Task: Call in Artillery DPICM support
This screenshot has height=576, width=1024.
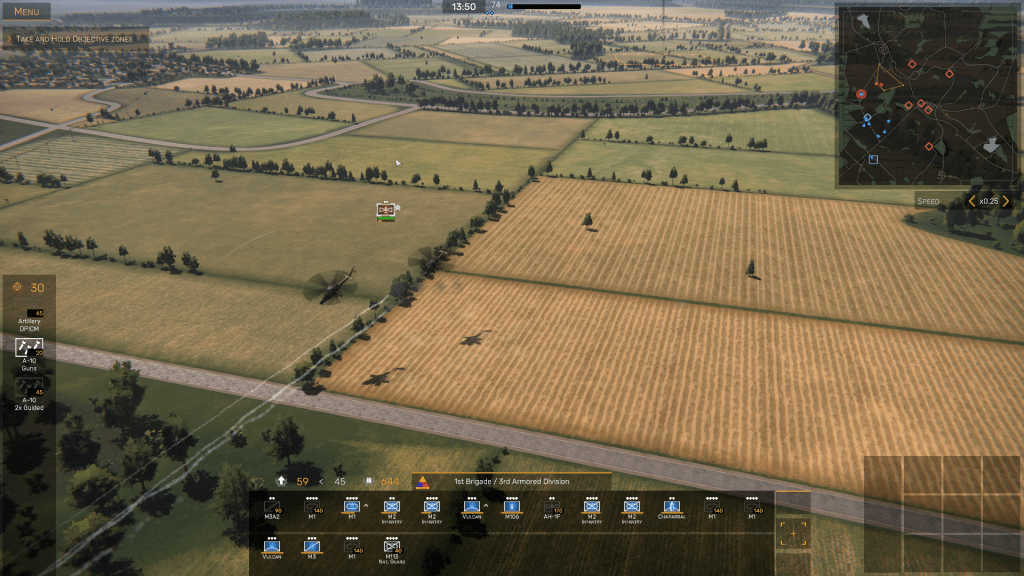Action: [29, 317]
